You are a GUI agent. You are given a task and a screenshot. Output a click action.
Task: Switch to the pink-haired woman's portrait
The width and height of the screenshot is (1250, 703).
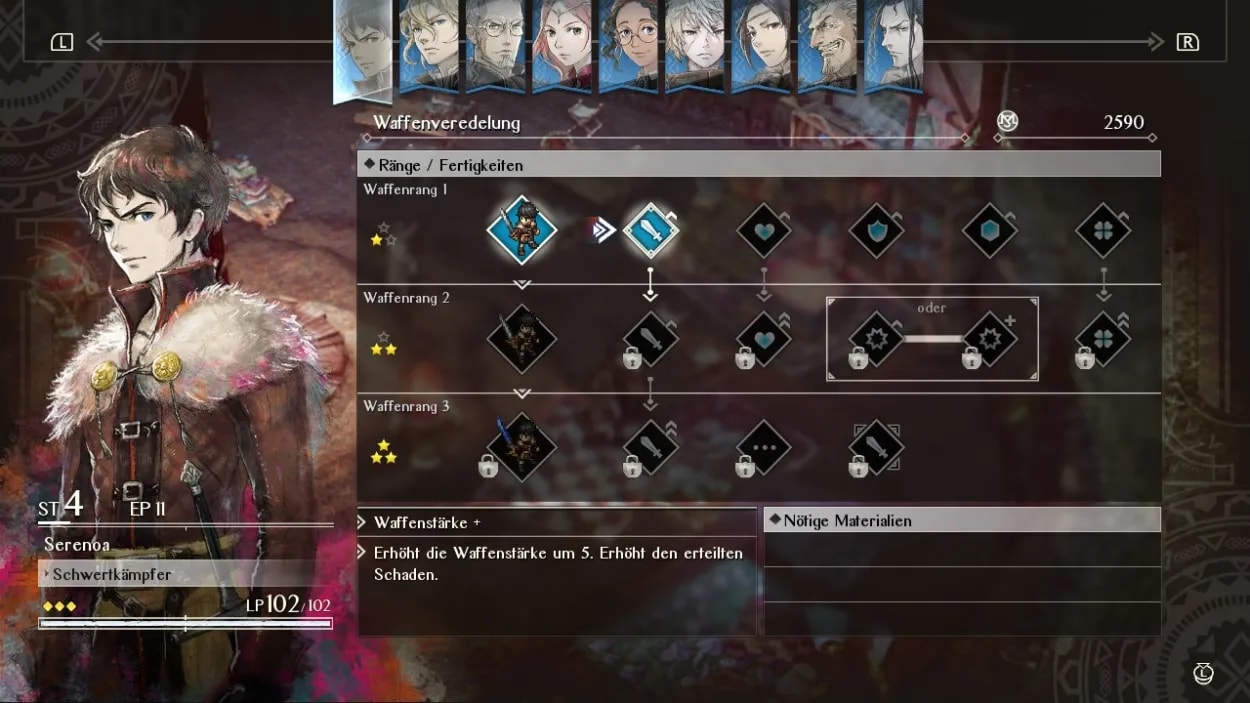[562, 45]
